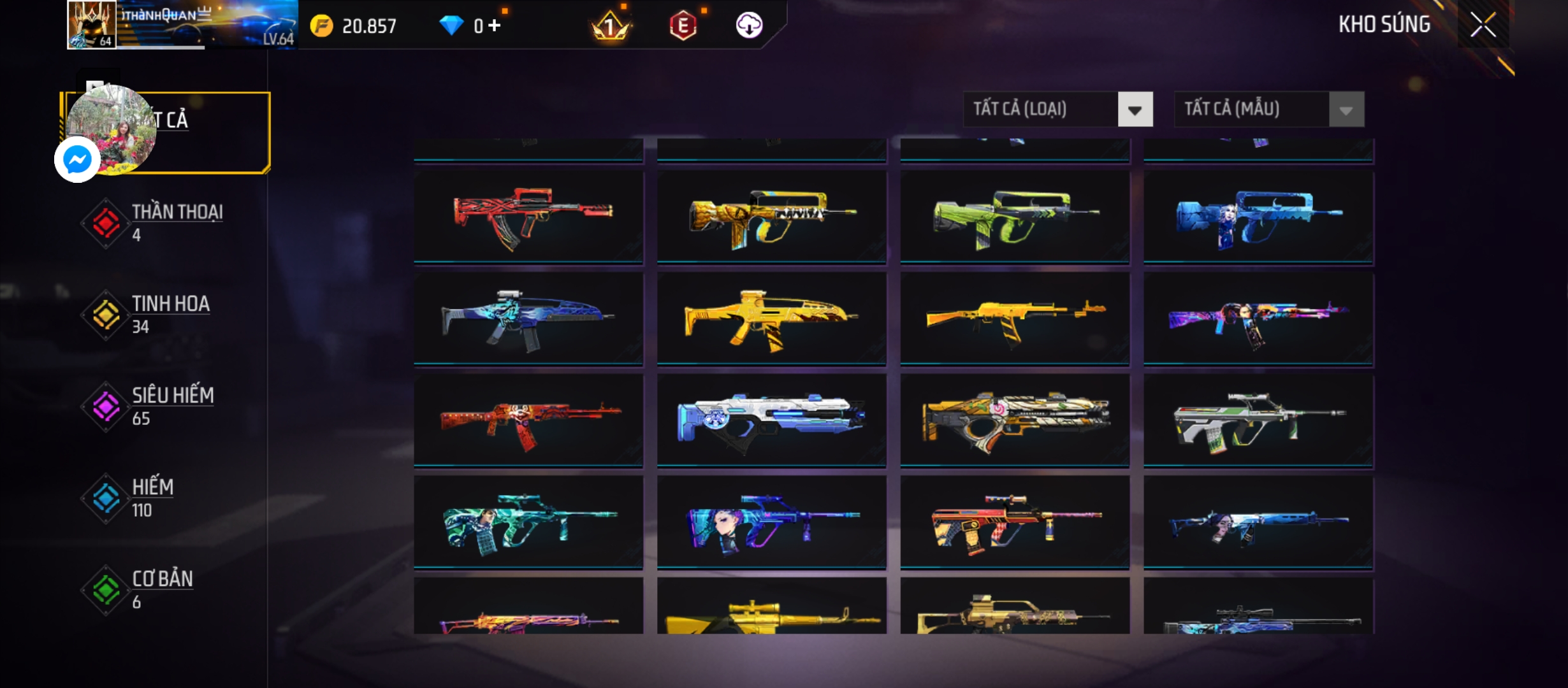The image size is (1568, 688).
Task: Choose the white and blue shotgun skin
Action: pyautogui.click(x=771, y=420)
